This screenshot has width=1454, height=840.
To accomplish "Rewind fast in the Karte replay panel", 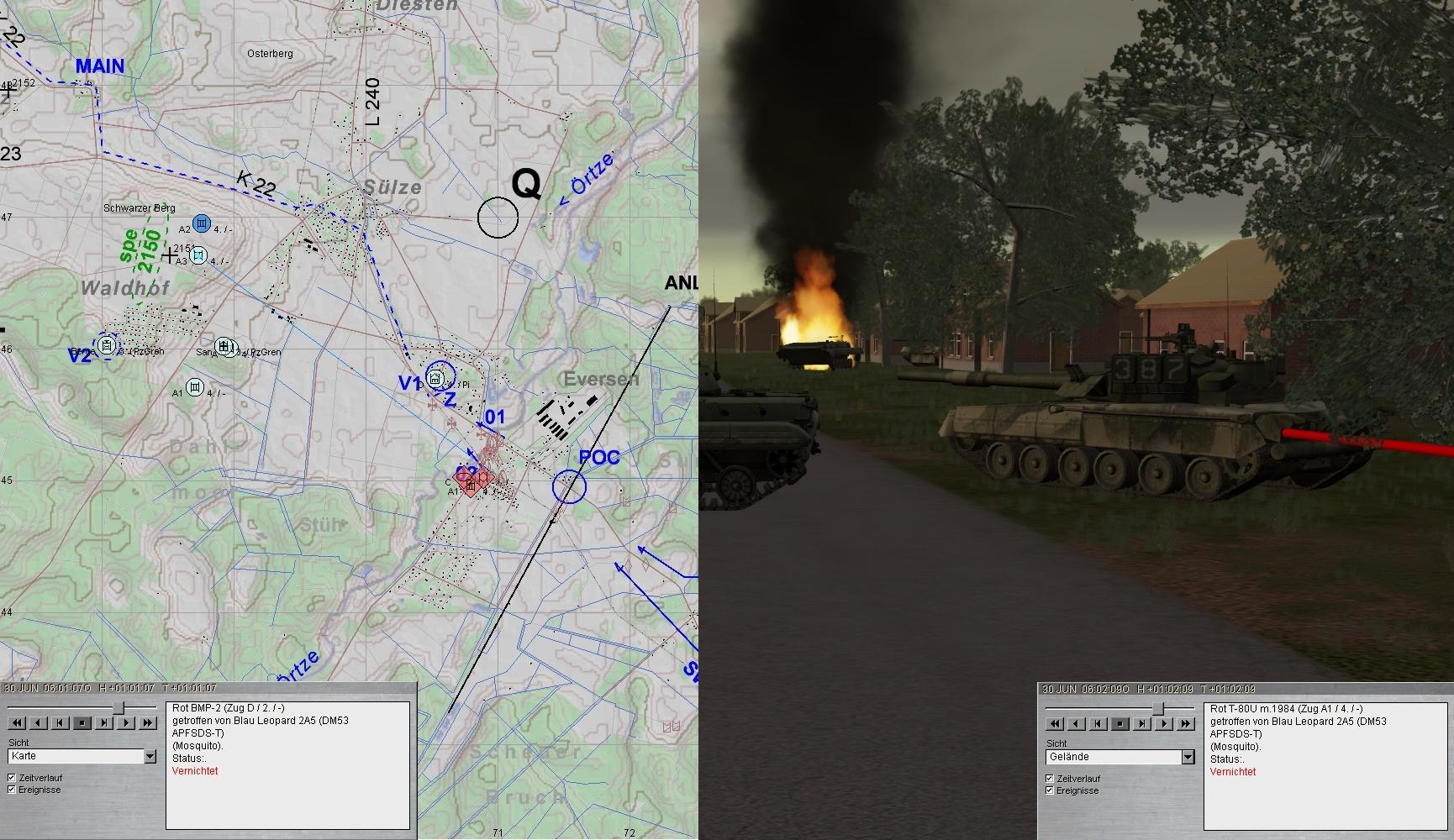I will pyautogui.click(x=17, y=722).
